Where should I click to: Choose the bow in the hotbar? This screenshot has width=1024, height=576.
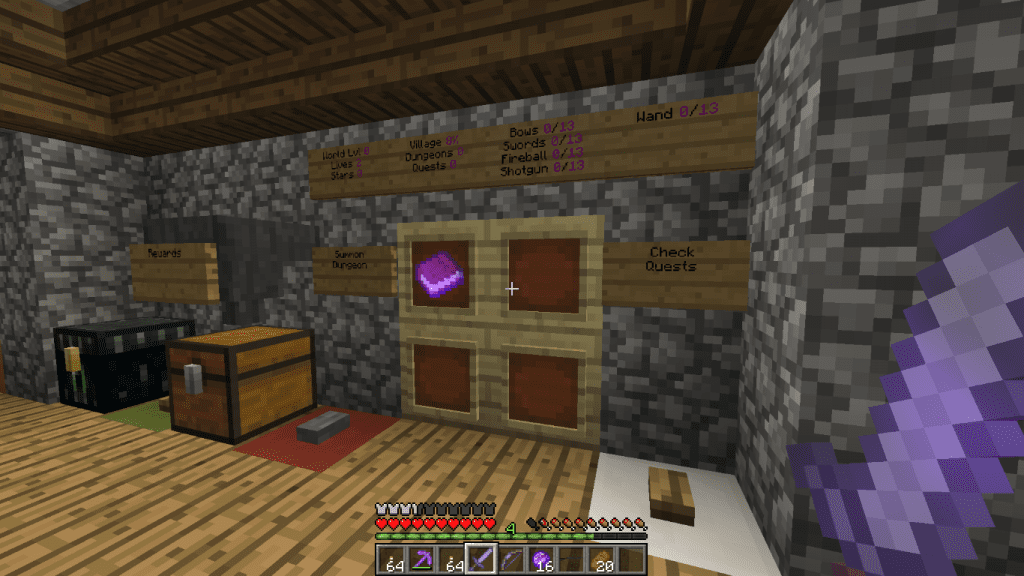(x=511, y=560)
